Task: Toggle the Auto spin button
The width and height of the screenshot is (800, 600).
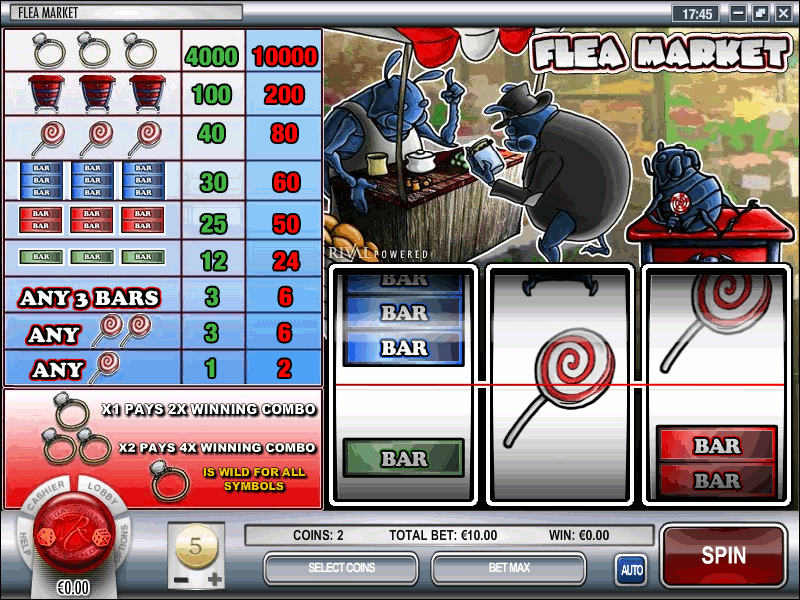Action: tap(631, 569)
